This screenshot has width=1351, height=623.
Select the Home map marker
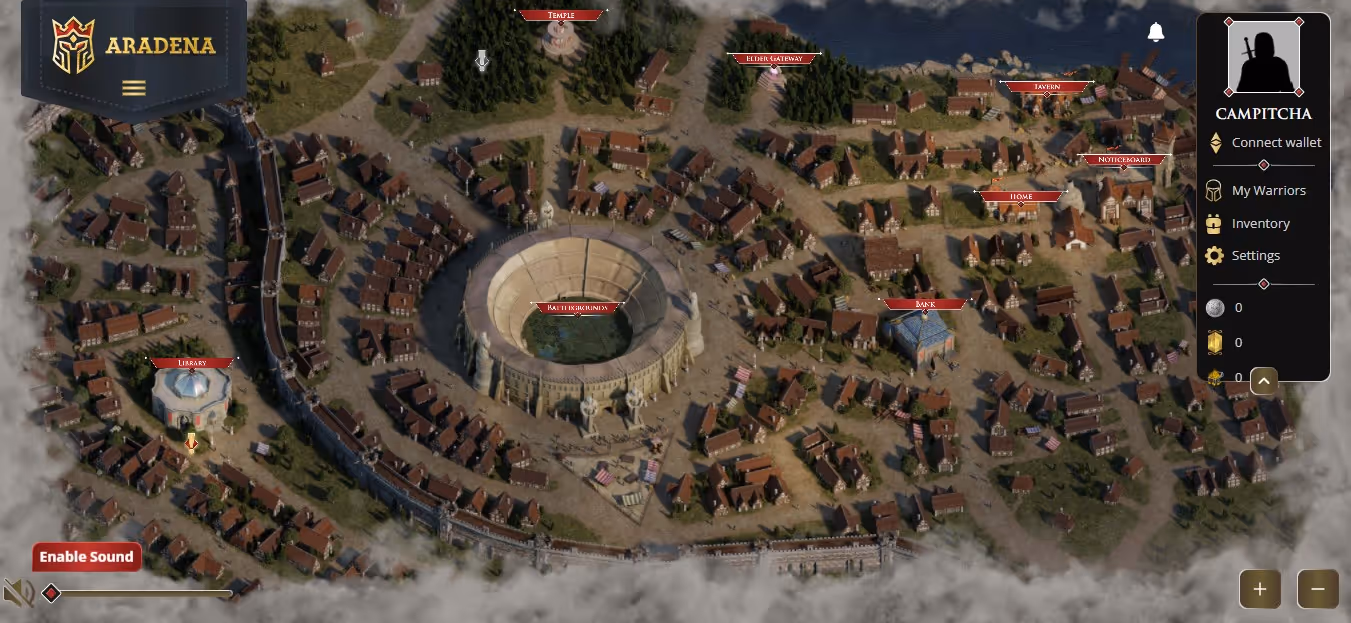(x=1021, y=197)
